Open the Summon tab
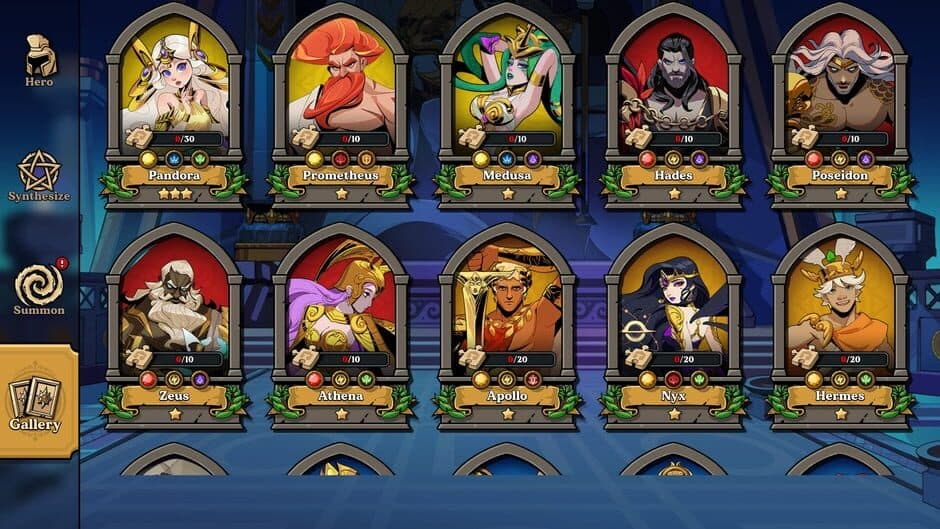The width and height of the screenshot is (940, 529). tap(40, 289)
